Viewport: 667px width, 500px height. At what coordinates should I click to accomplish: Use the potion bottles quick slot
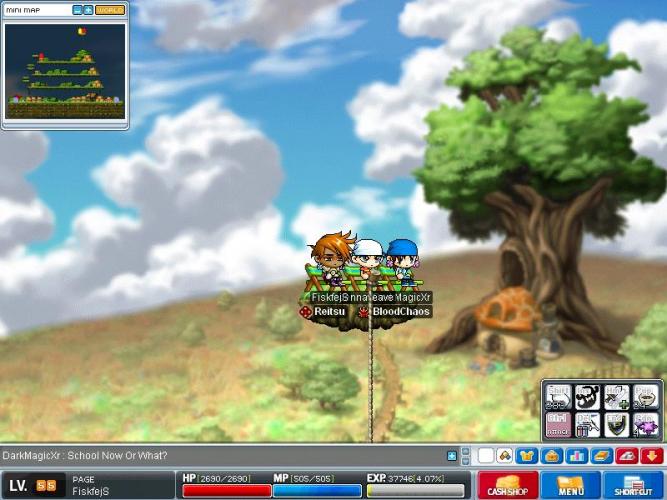point(589,424)
